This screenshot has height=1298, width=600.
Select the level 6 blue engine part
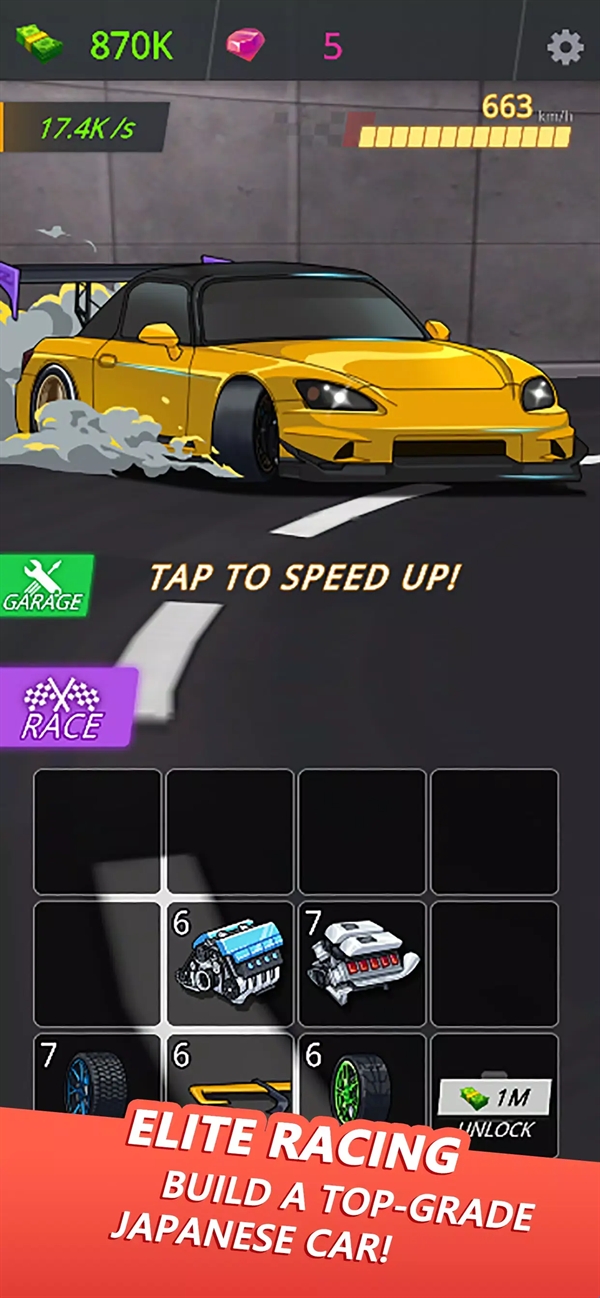(230, 964)
